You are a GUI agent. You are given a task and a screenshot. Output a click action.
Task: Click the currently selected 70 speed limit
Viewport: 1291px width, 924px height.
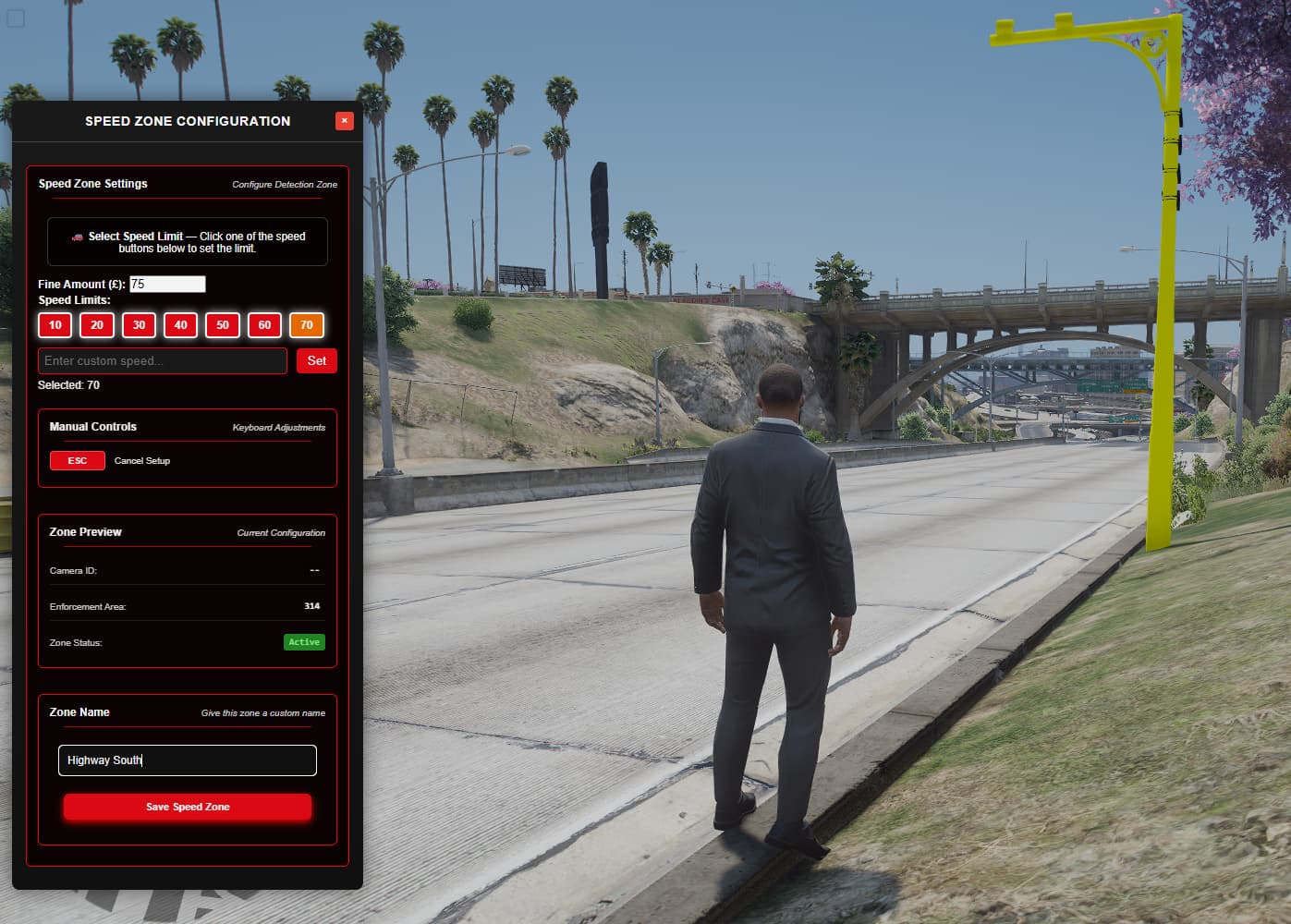click(306, 325)
